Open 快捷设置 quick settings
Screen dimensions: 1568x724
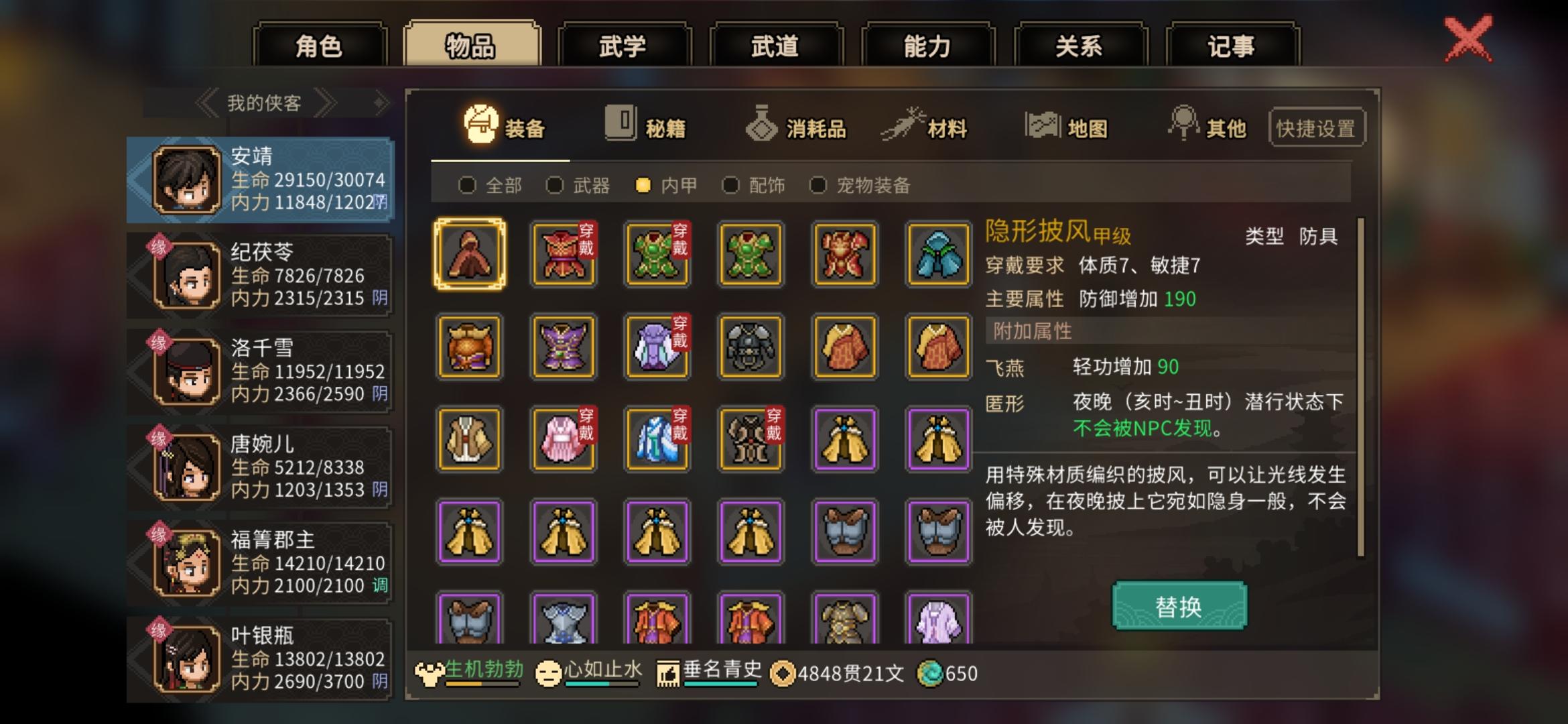pyautogui.click(x=1315, y=129)
